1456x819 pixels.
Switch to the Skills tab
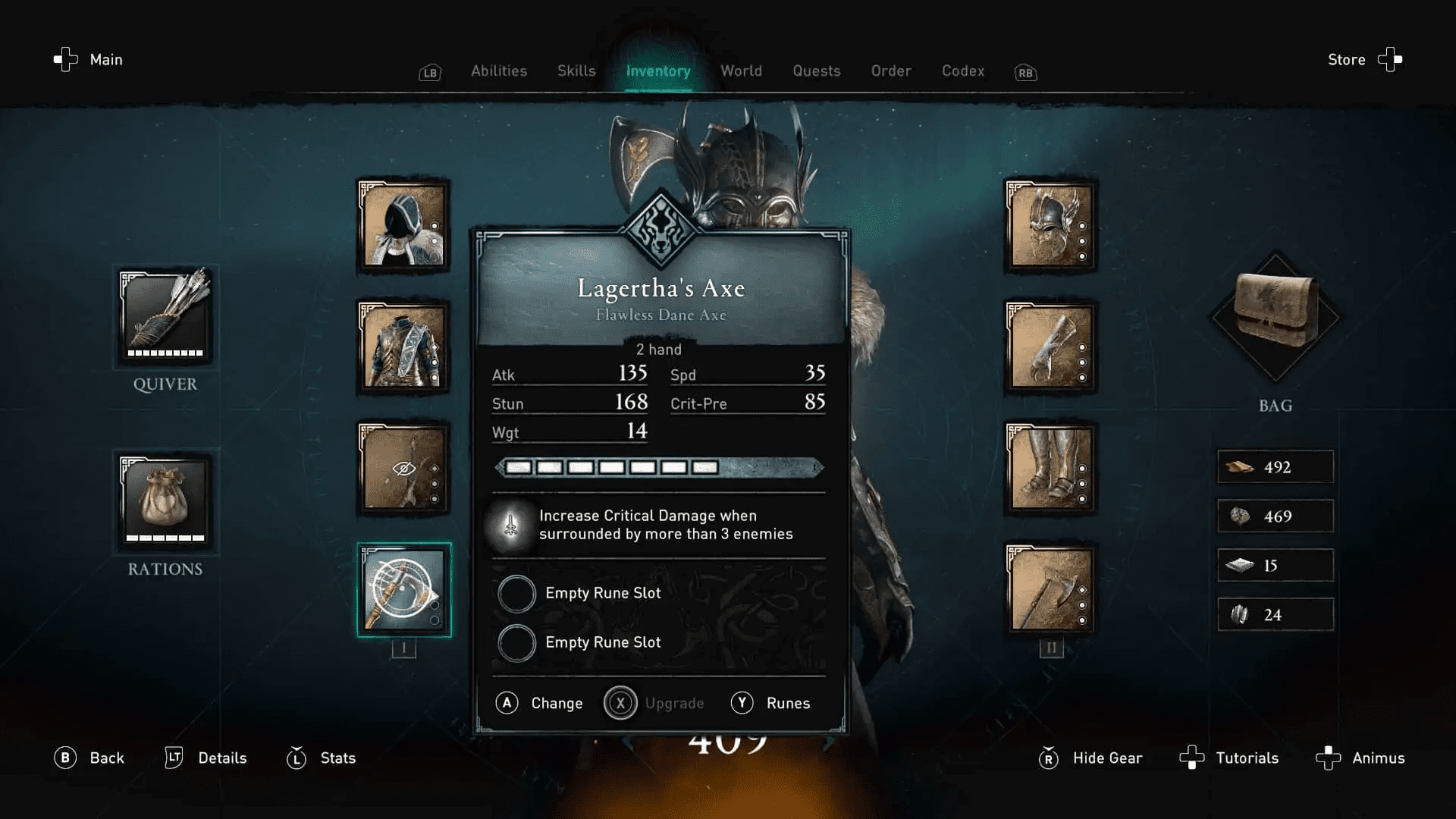click(576, 71)
